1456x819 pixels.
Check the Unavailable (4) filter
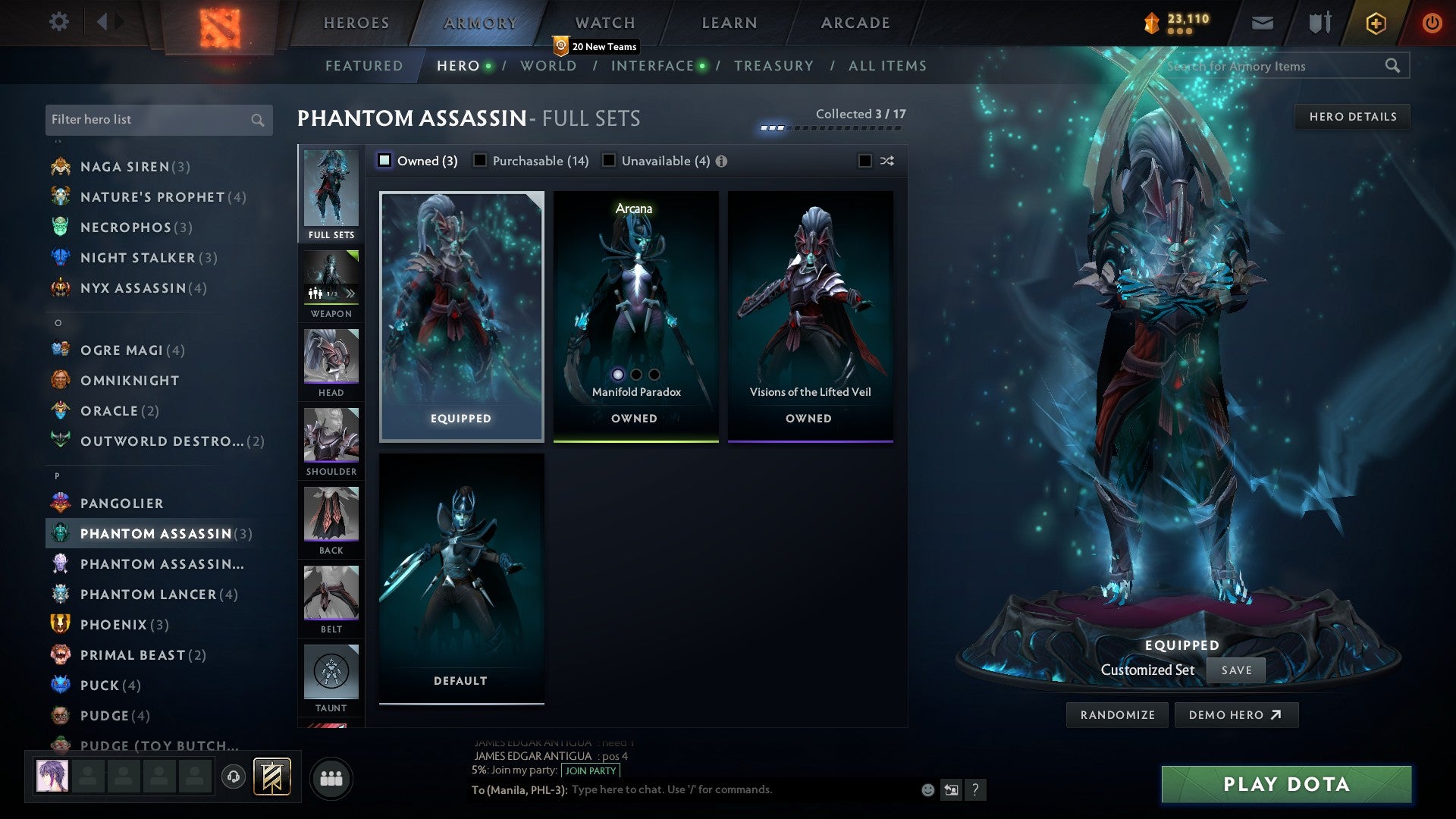click(607, 161)
